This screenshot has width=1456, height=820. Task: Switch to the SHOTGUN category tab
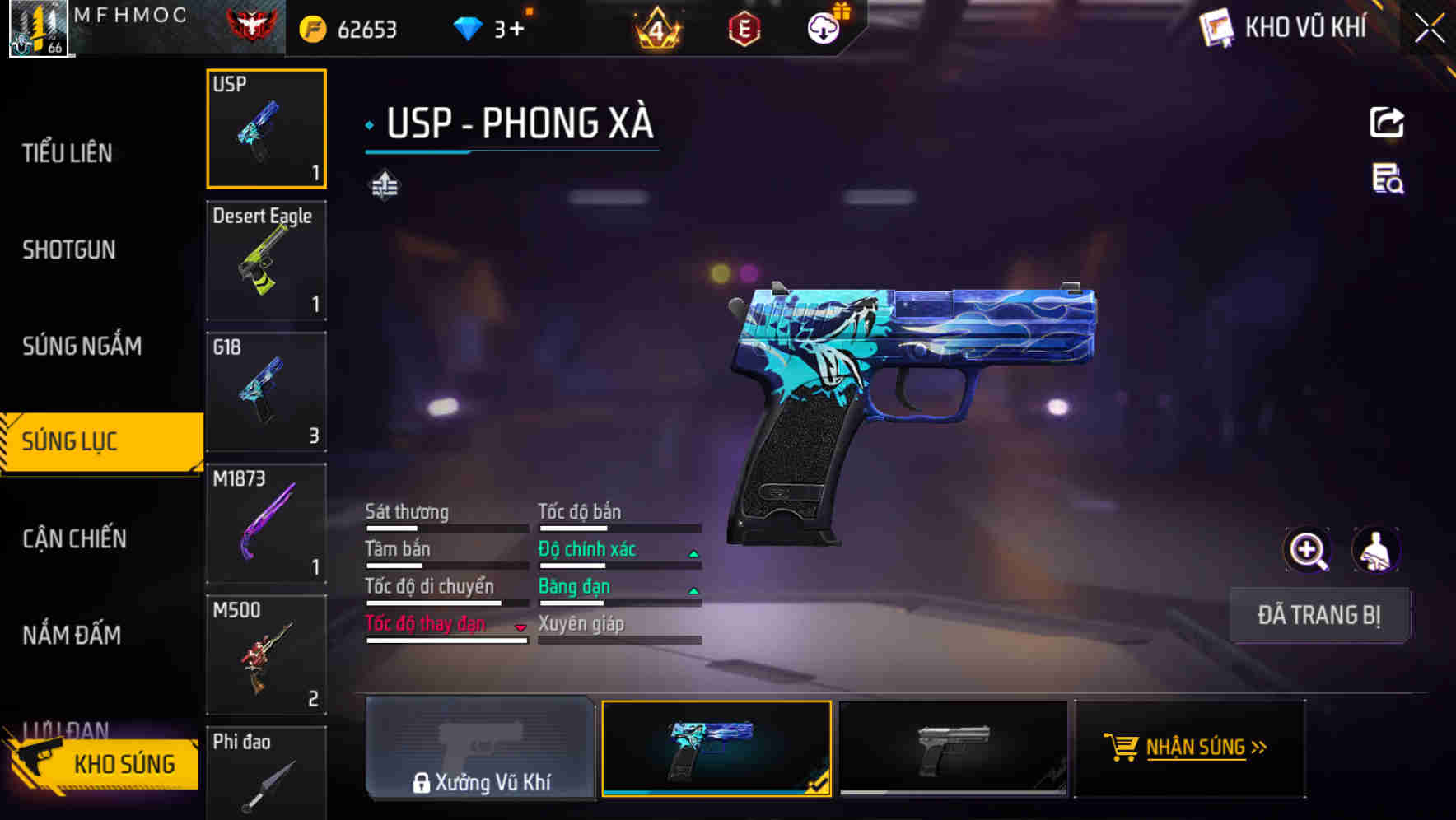click(x=69, y=249)
